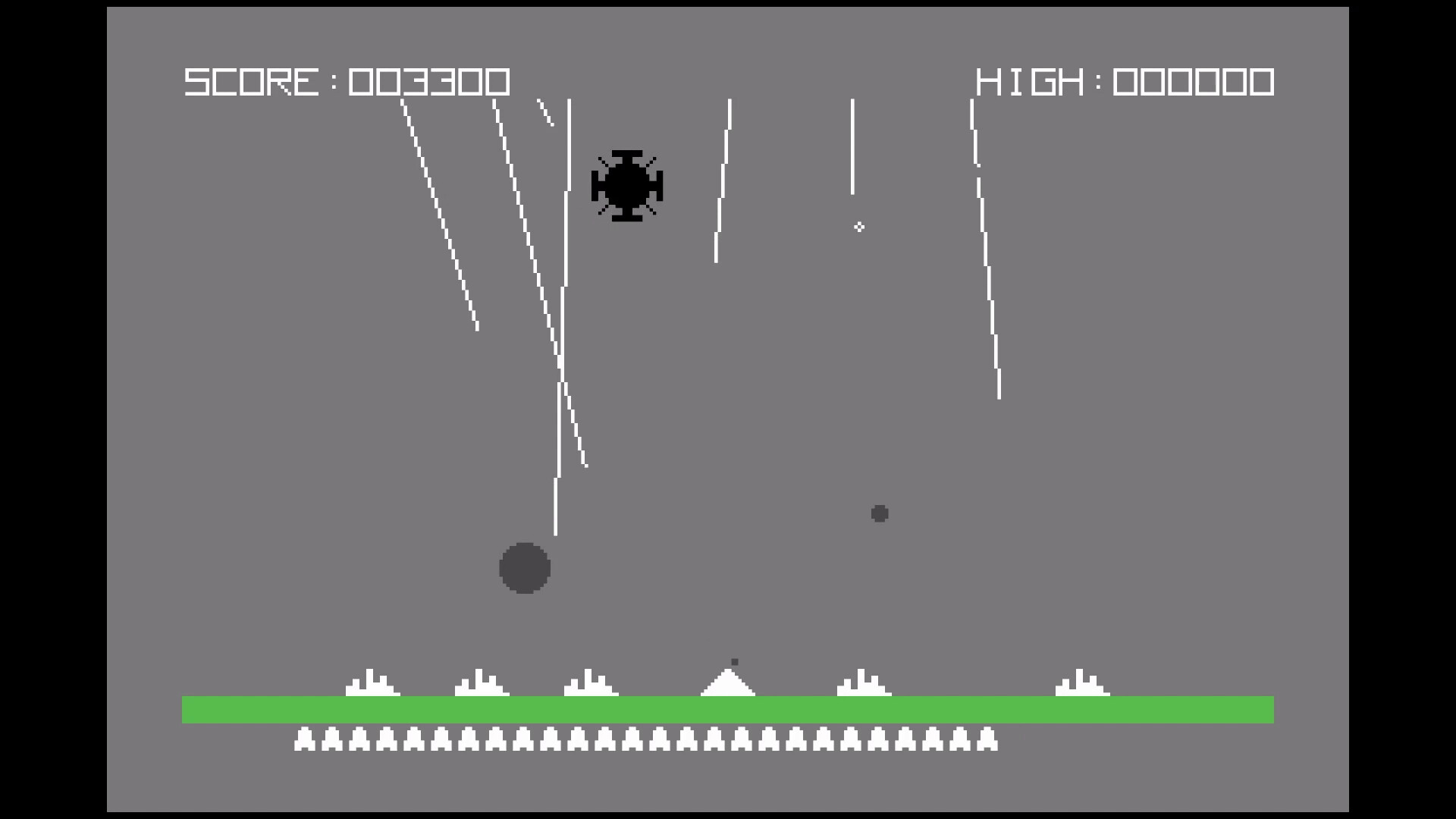This screenshot has width=1456, height=819.
Task: Click the small white diamond crosshair
Action: [x=859, y=225]
